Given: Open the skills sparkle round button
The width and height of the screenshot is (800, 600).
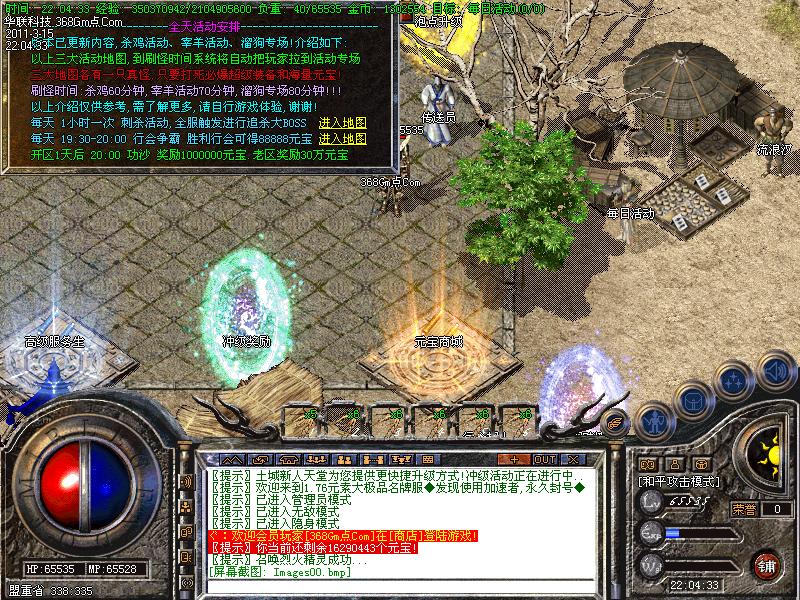Looking at the screenshot, I should pyautogui.click(x=734, y=381).
